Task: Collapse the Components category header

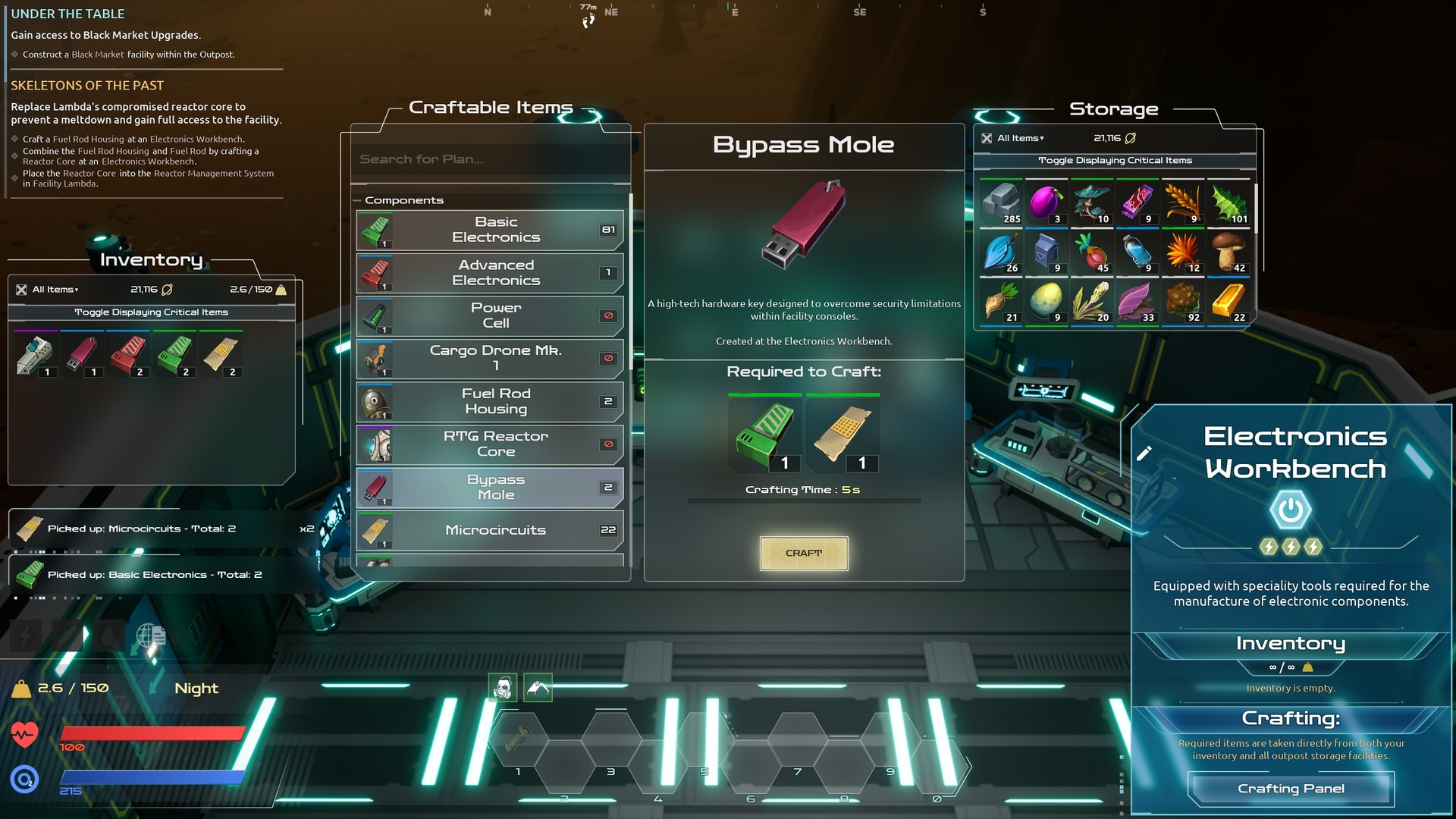Action: [x=403, y=200]
